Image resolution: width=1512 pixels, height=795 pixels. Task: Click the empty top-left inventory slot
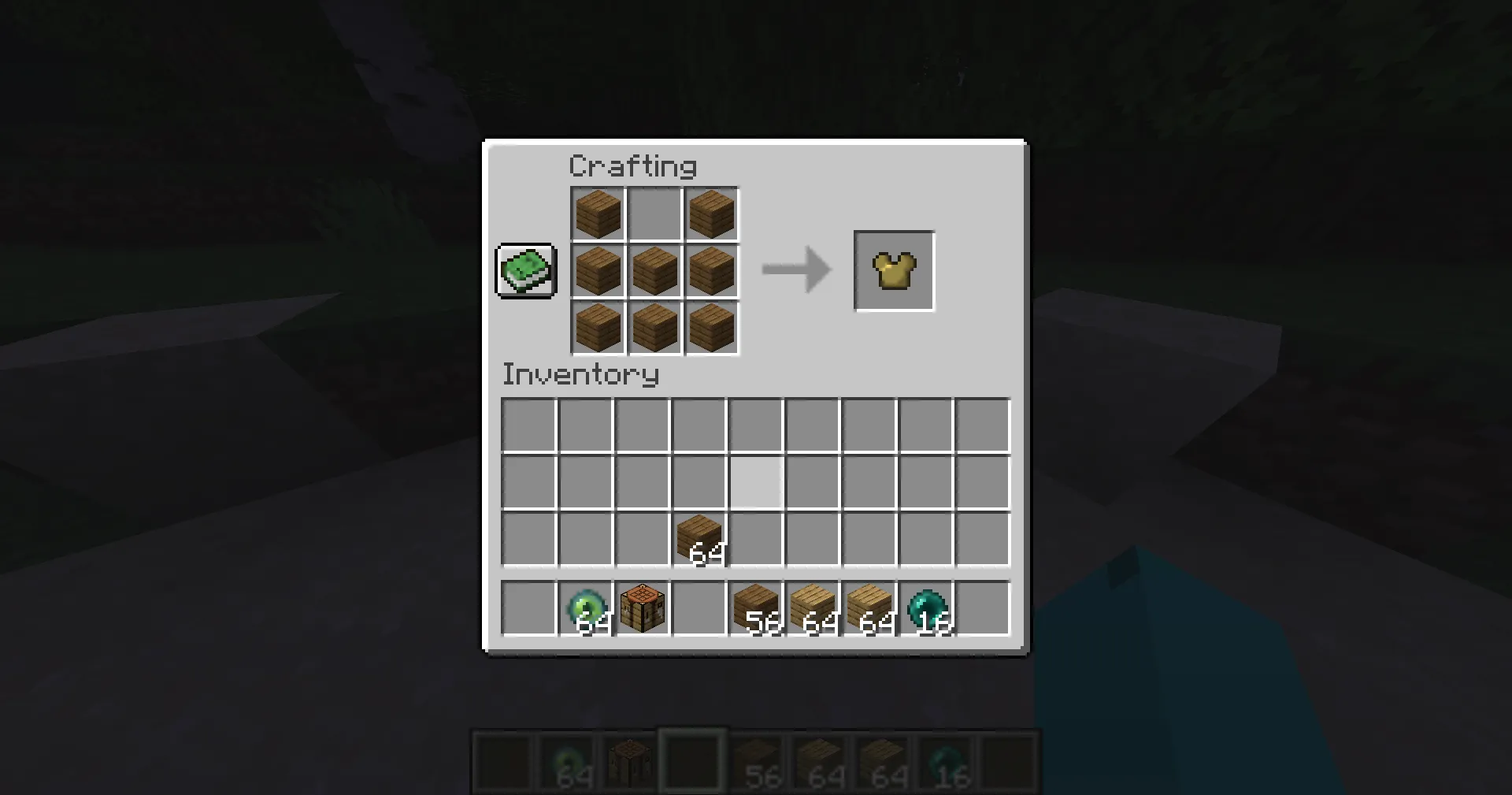click(529, 425)
